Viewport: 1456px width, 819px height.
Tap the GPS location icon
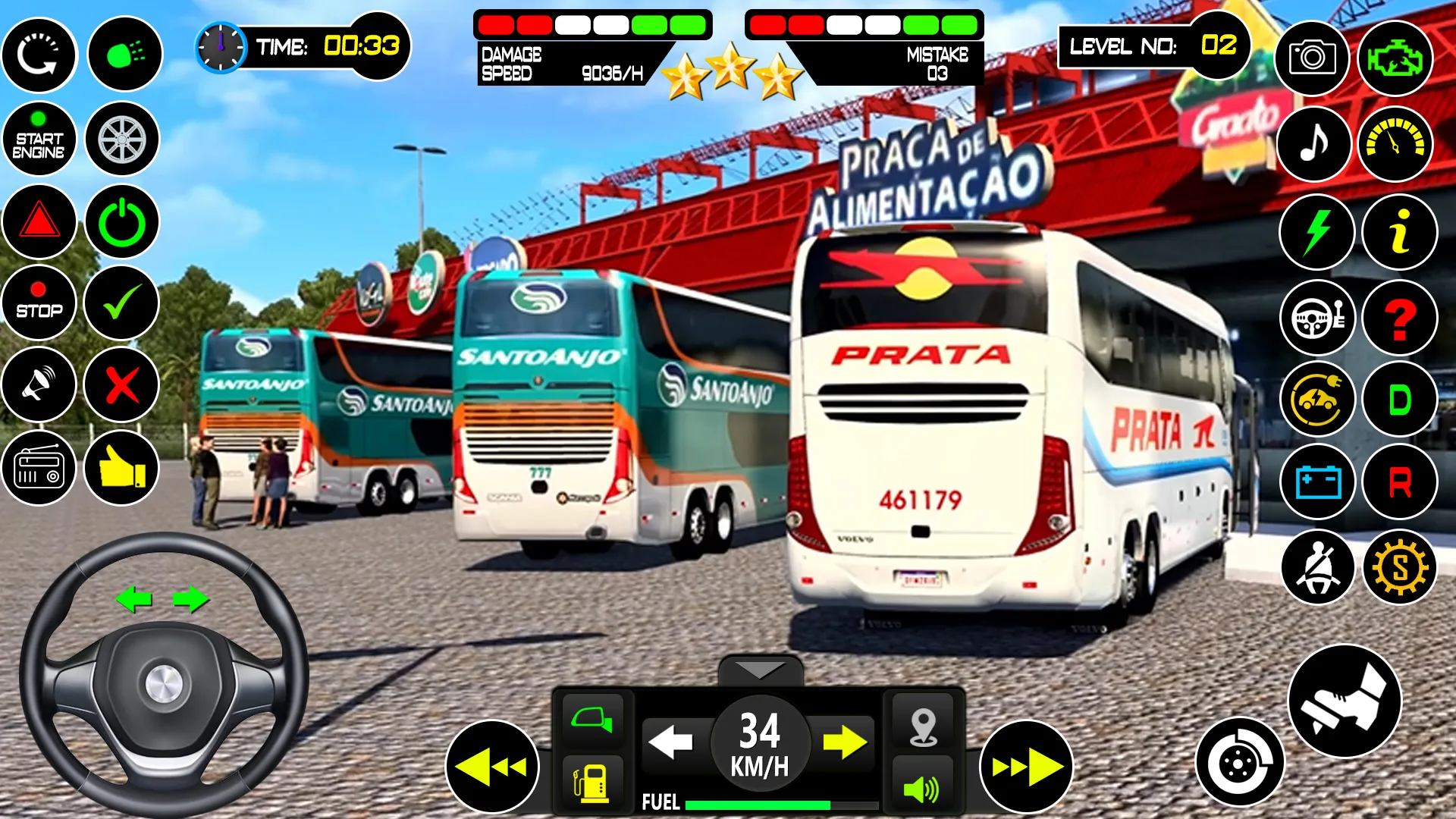[924, 726]
